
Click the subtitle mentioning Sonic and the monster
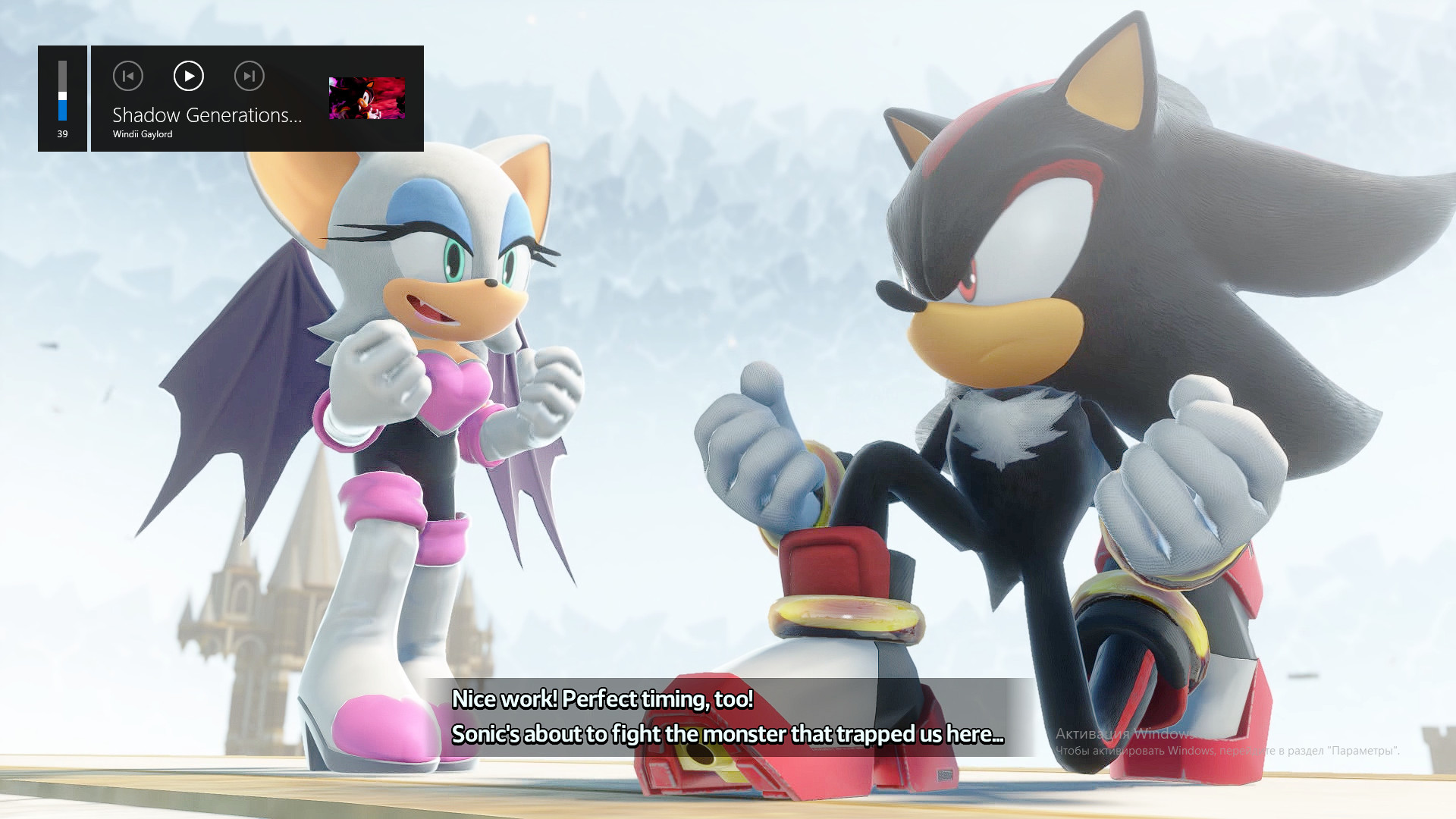tap(728, 734)
